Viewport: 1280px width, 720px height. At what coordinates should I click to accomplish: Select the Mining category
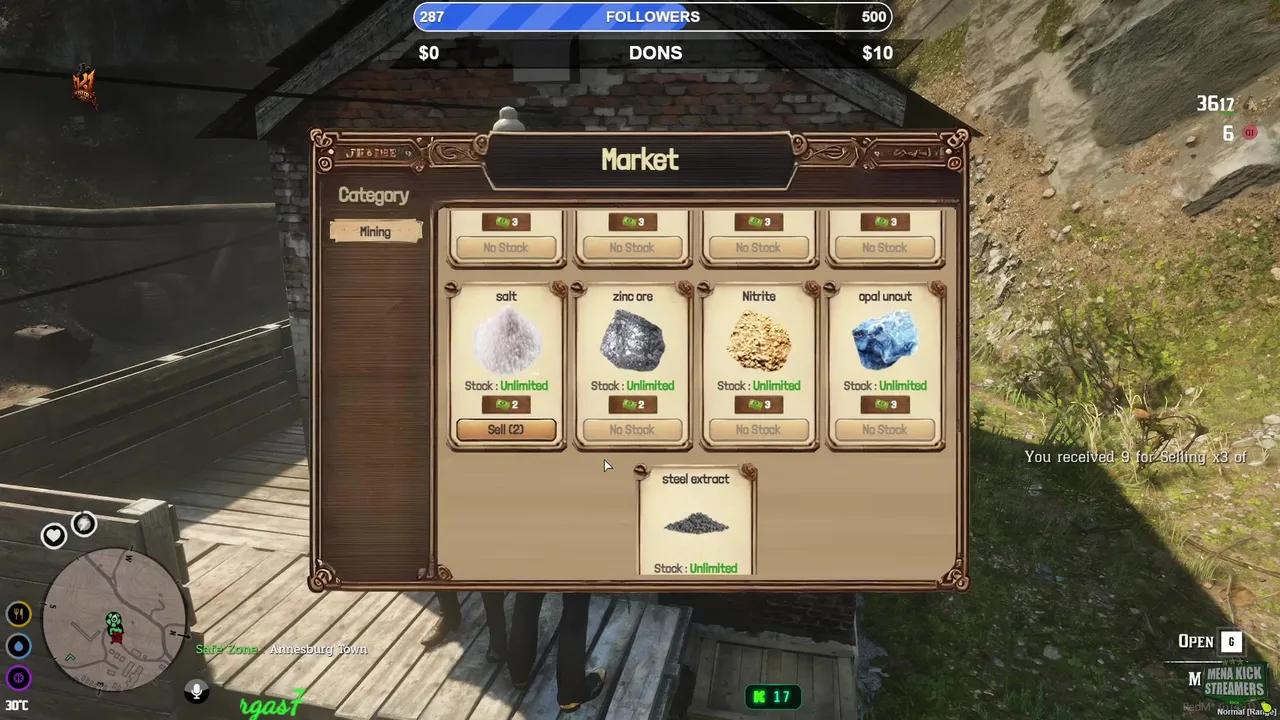tap(375, 231)
